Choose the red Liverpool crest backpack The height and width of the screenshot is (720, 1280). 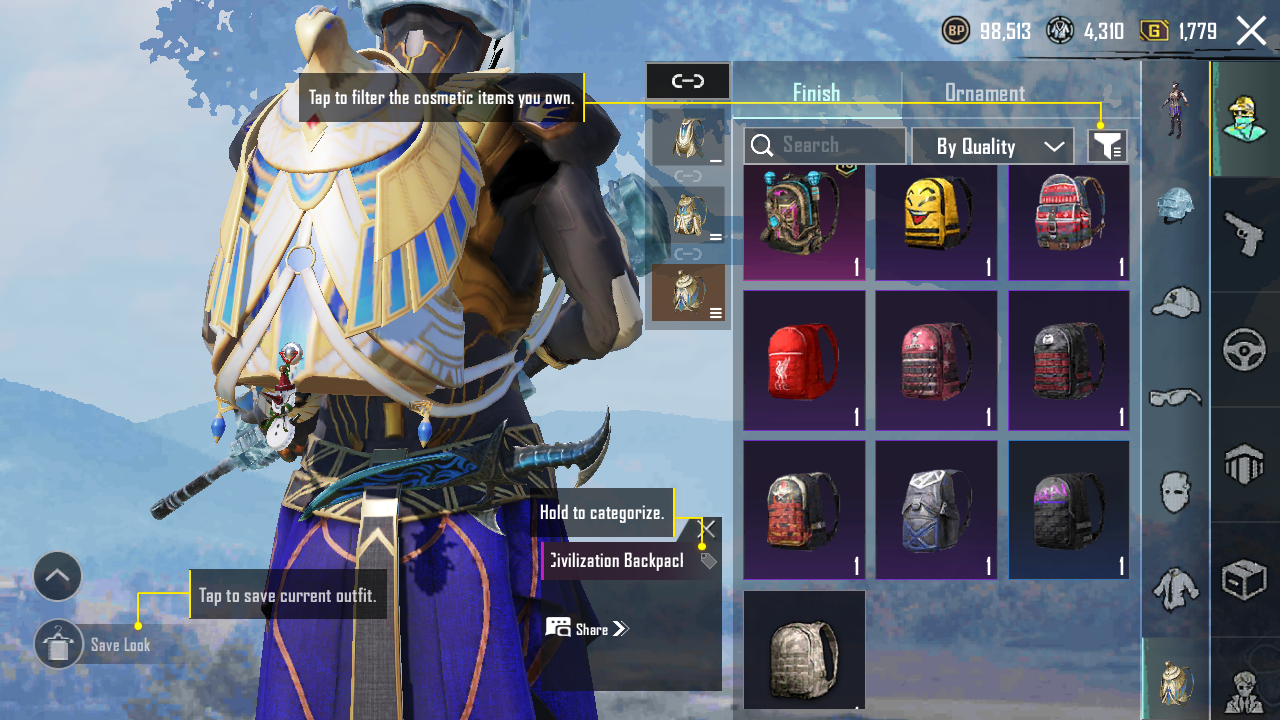coord(804,360)
